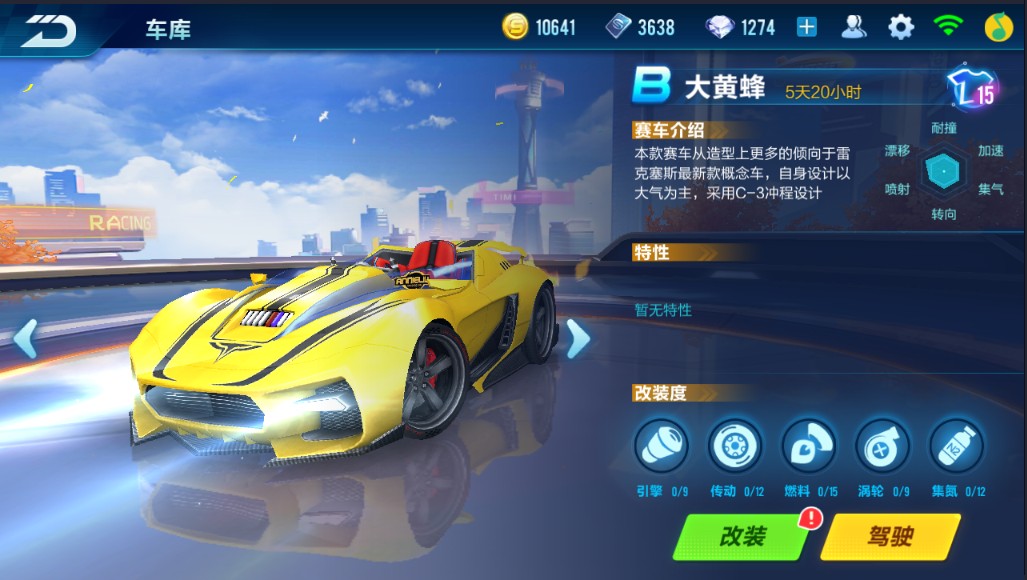This screenshot has width=1027, height=580.
Task: Open the L15 shirt skin icon
Action: [972, 92]
